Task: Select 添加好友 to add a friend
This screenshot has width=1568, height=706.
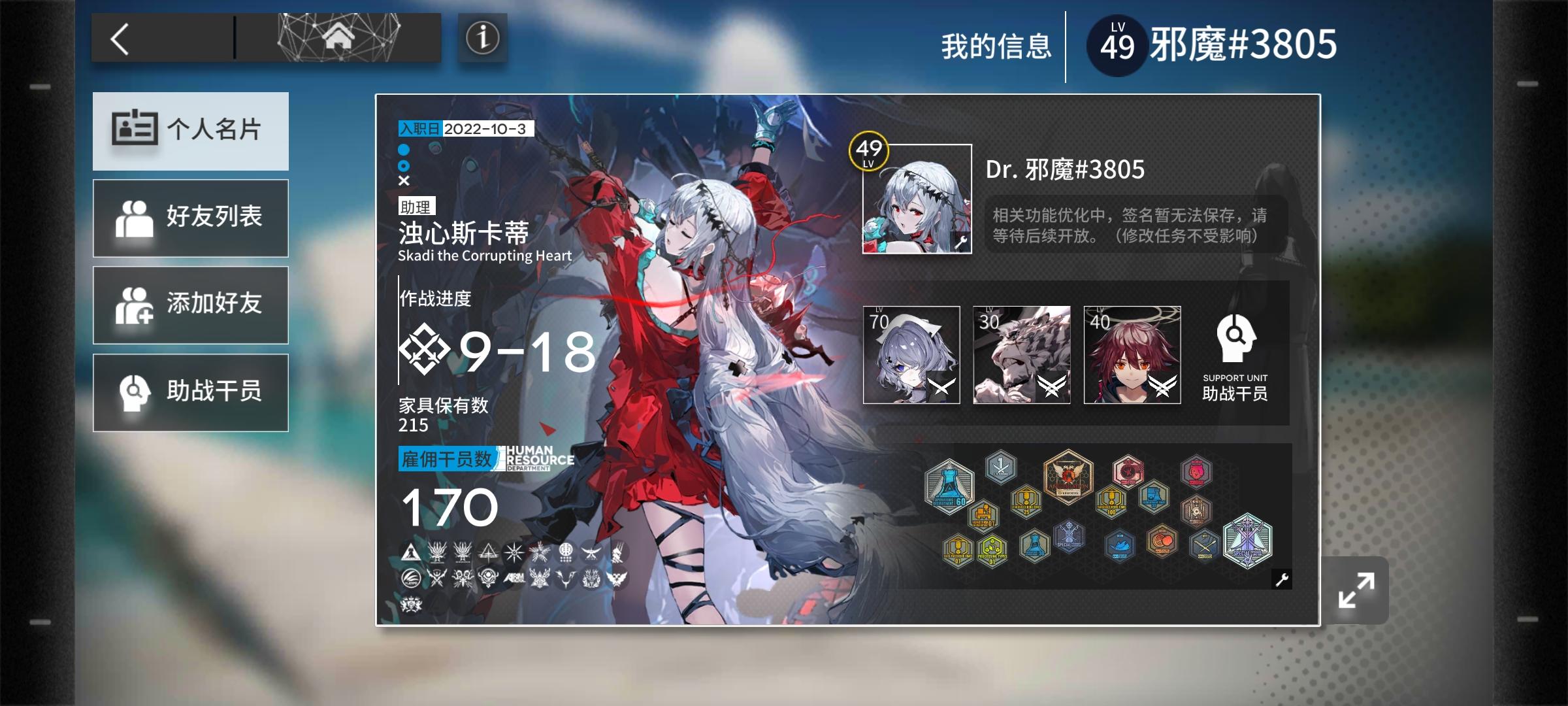Action: [x=190, y=305]
